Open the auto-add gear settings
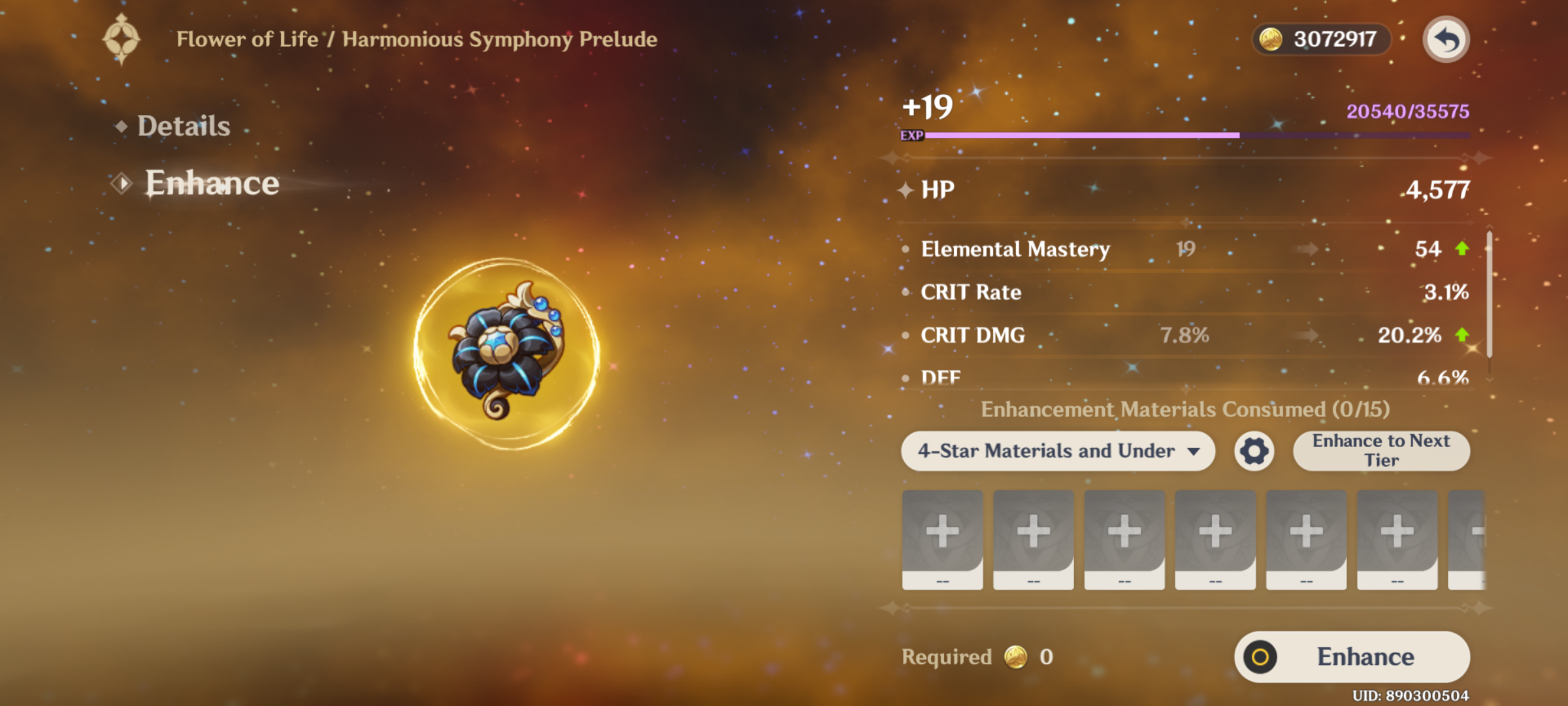1568x706 pixels. (x=1254, y=451)
